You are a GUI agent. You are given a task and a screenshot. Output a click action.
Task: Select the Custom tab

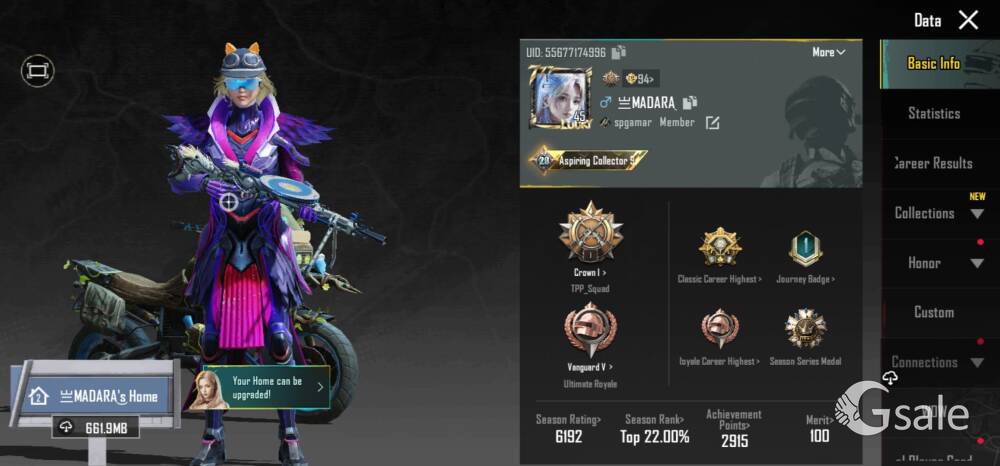point(933,312)
